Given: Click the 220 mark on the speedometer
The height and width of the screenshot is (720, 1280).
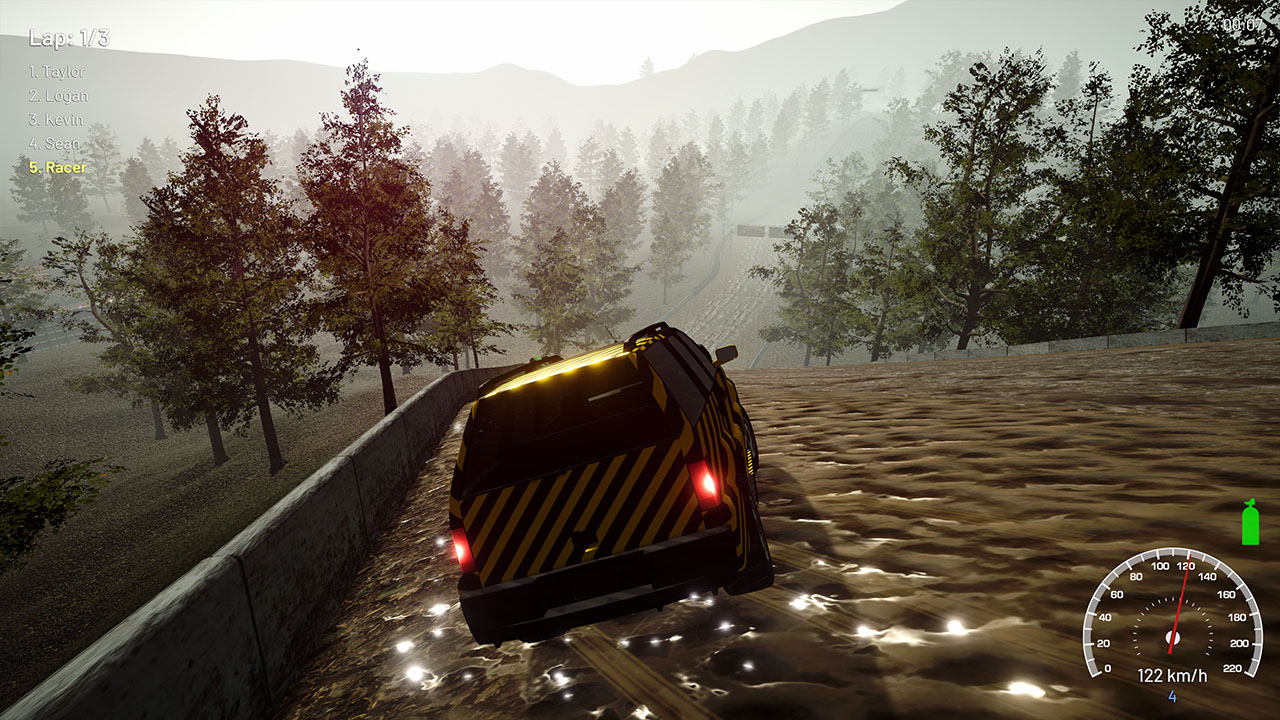Looking at the screenshot, I should click(x=1233, y=668).
